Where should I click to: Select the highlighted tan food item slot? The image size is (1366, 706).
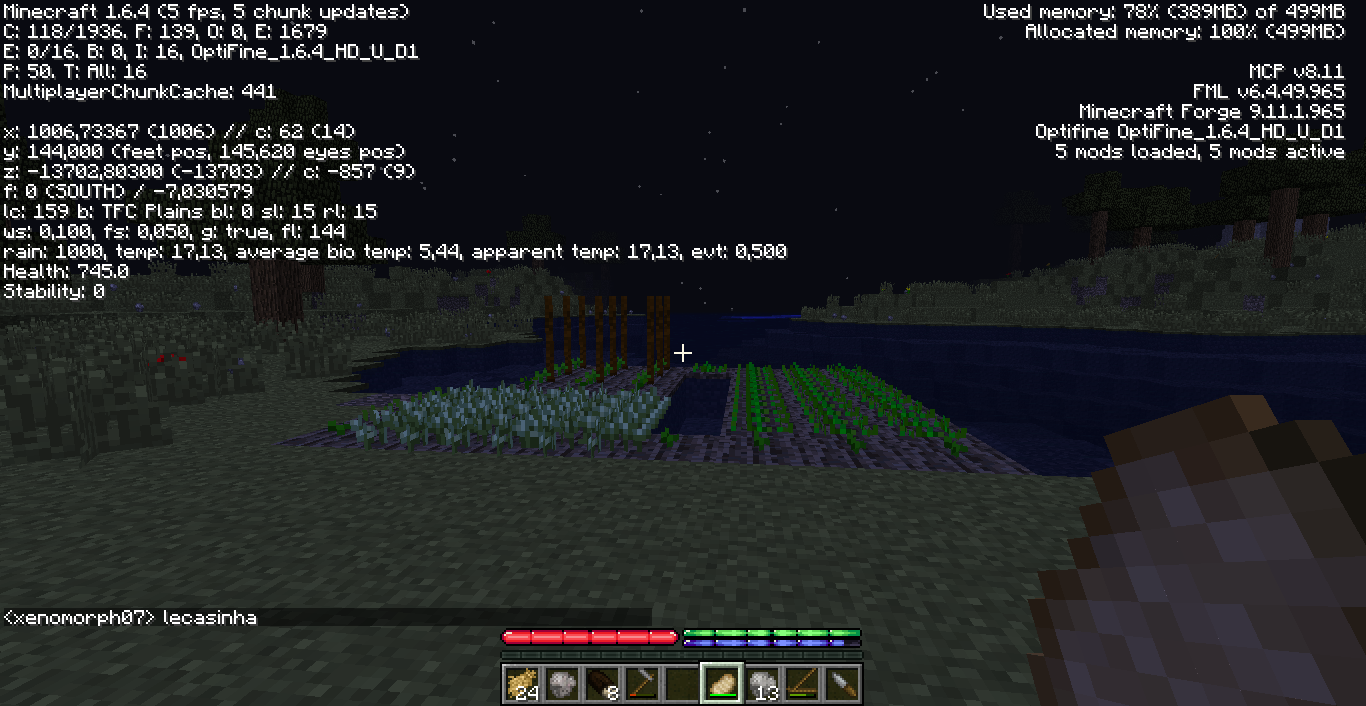coord(722,683)
